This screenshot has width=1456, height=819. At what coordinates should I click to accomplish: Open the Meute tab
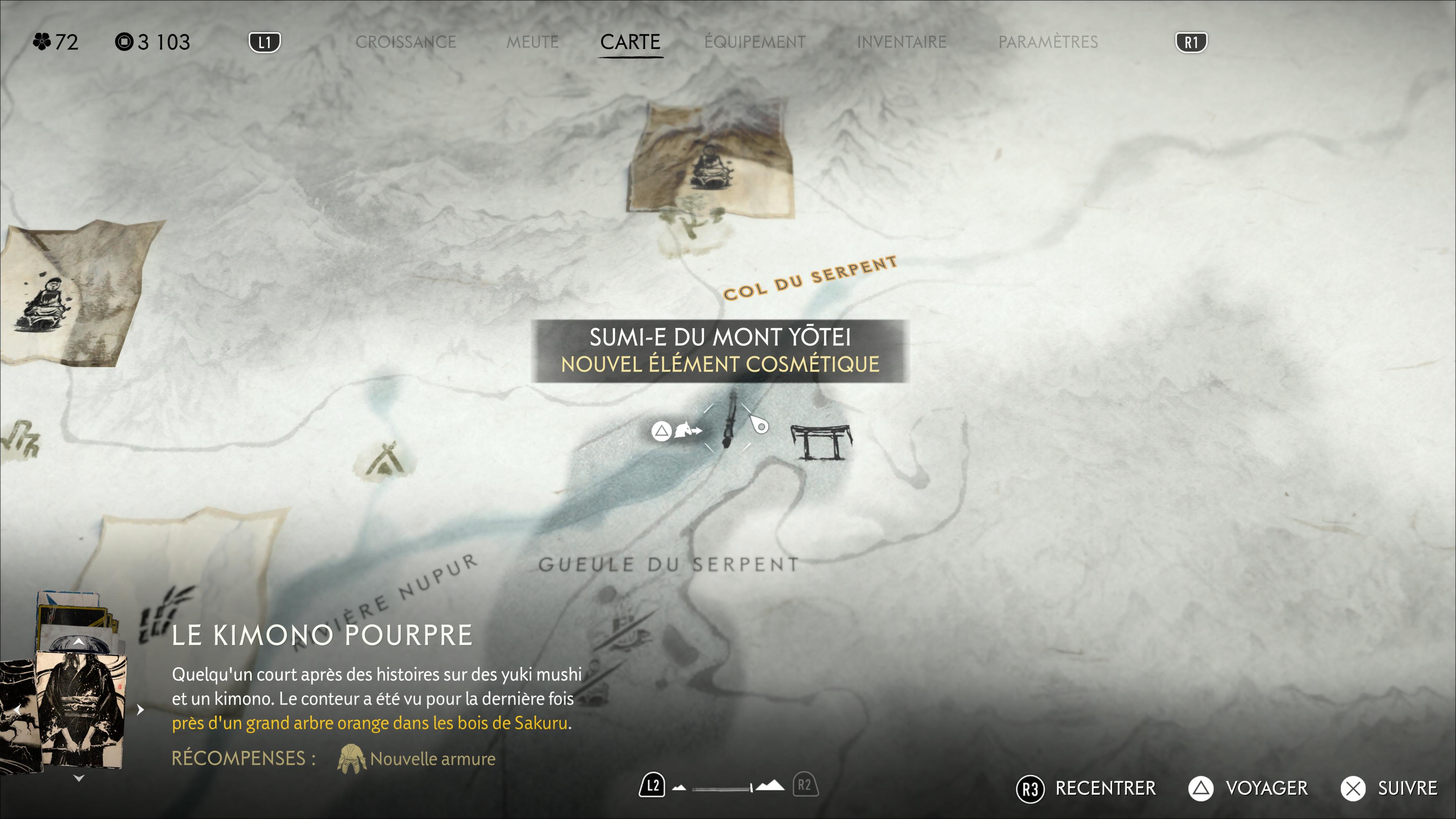point(532,42)
